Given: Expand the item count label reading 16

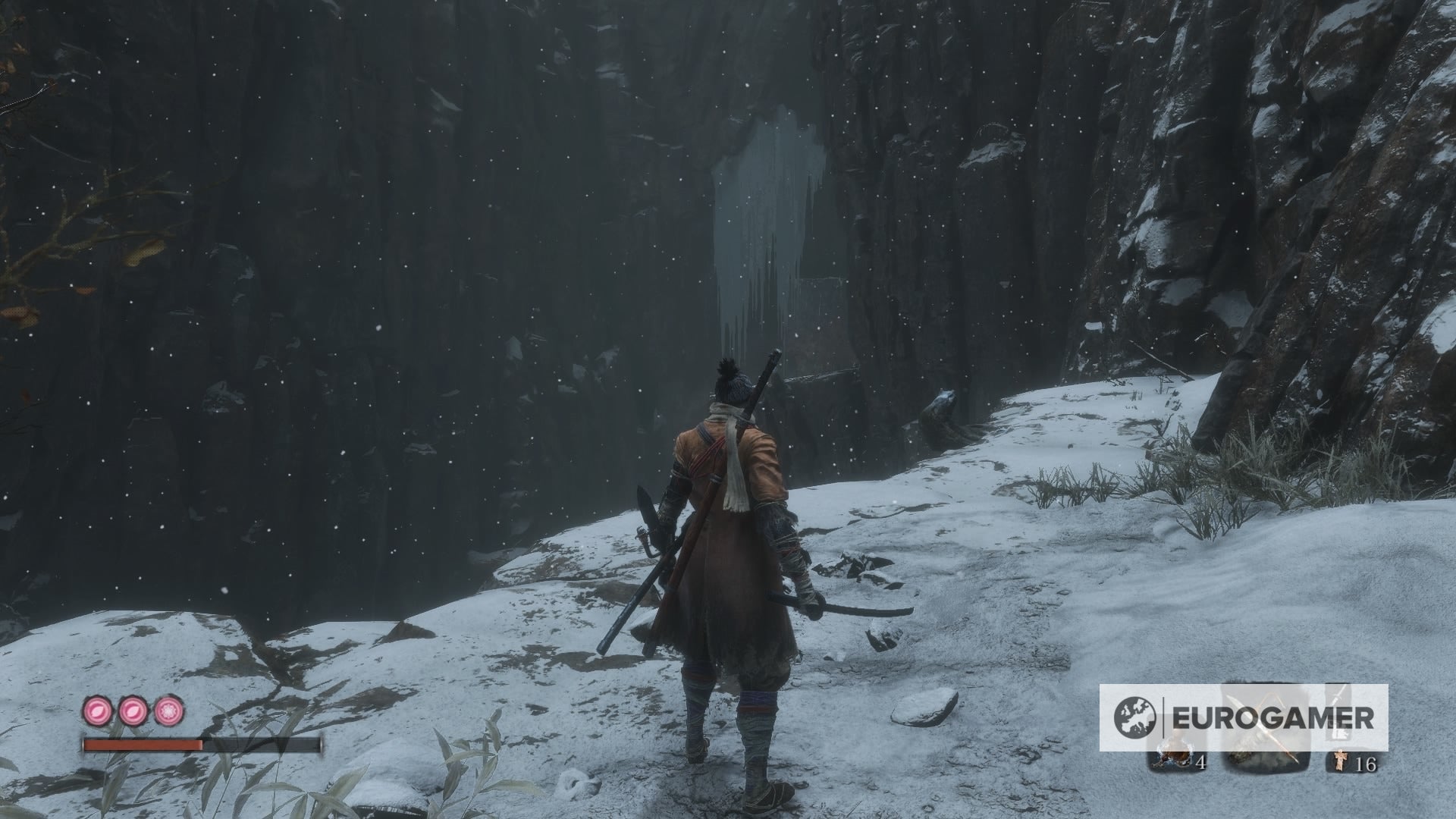Looking at the screenshot, I should point(1365,763).
